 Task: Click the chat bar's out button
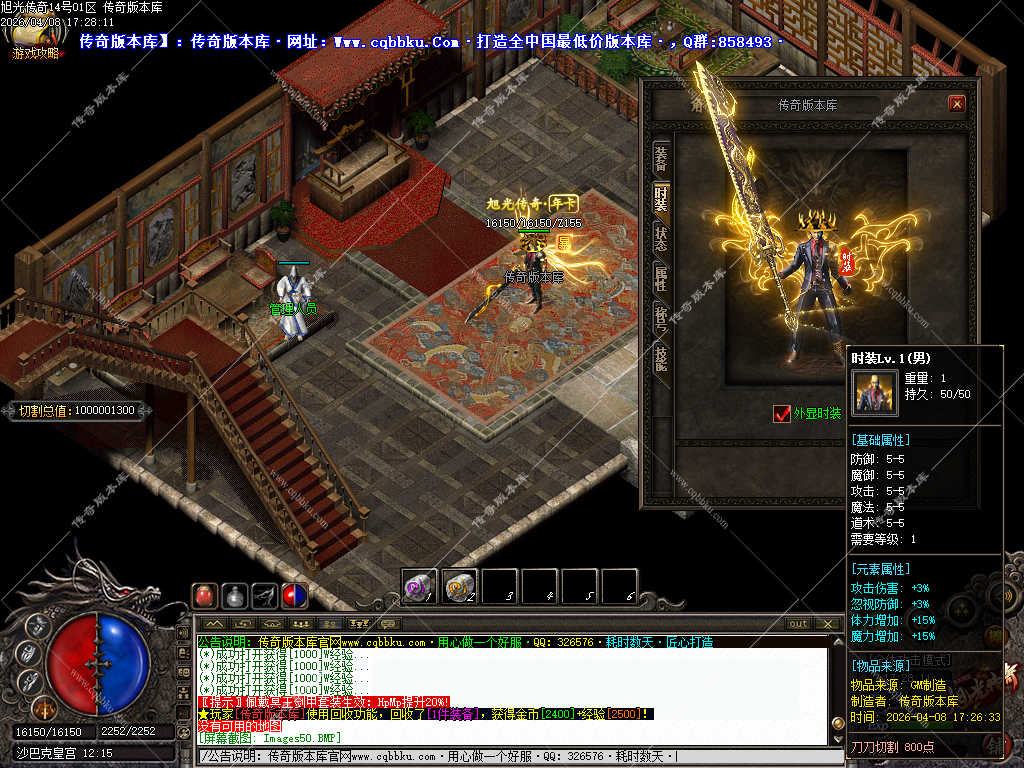coord(798,624)
